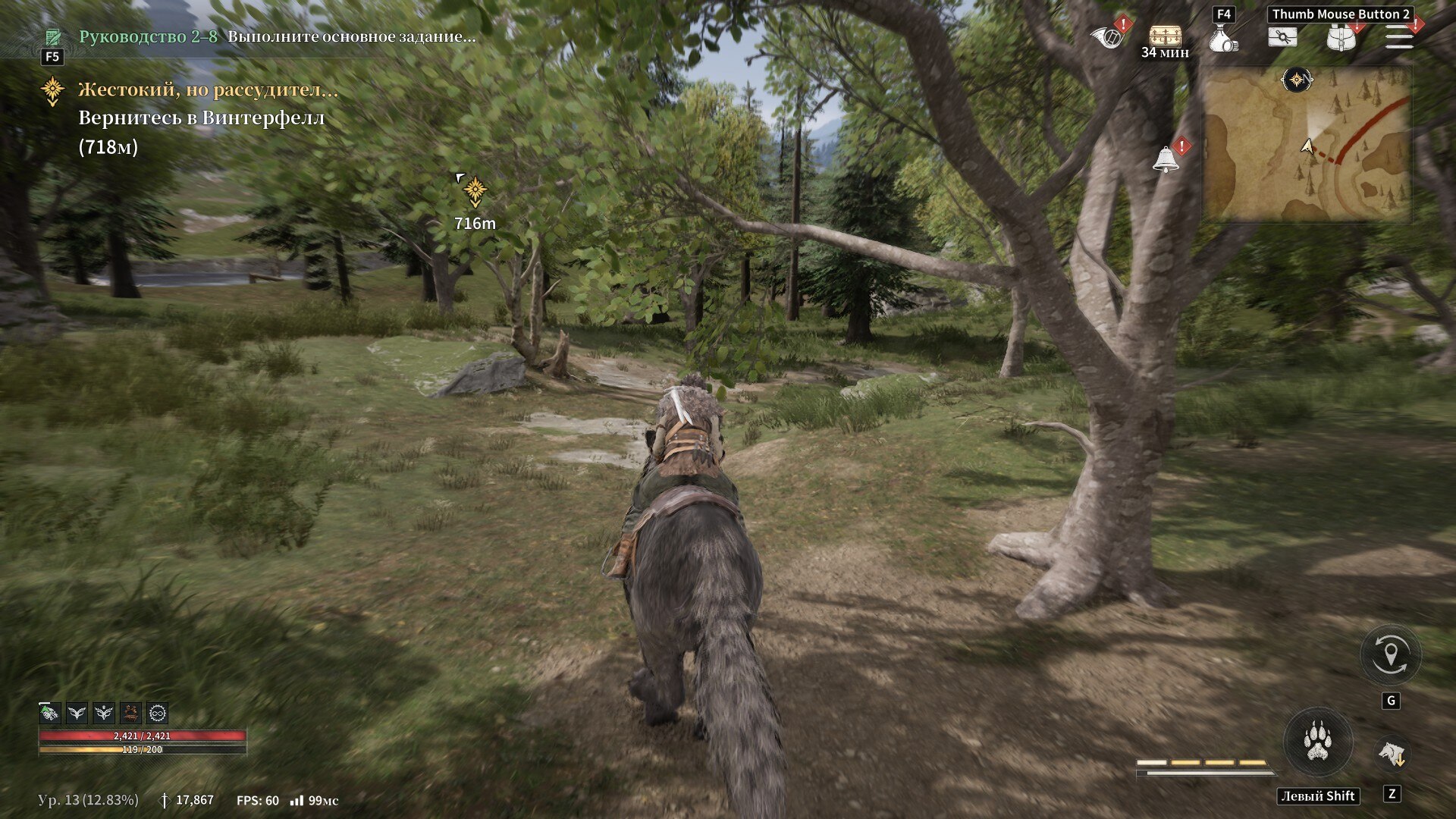Activate the location pin auto-path button

[1390, 655]
